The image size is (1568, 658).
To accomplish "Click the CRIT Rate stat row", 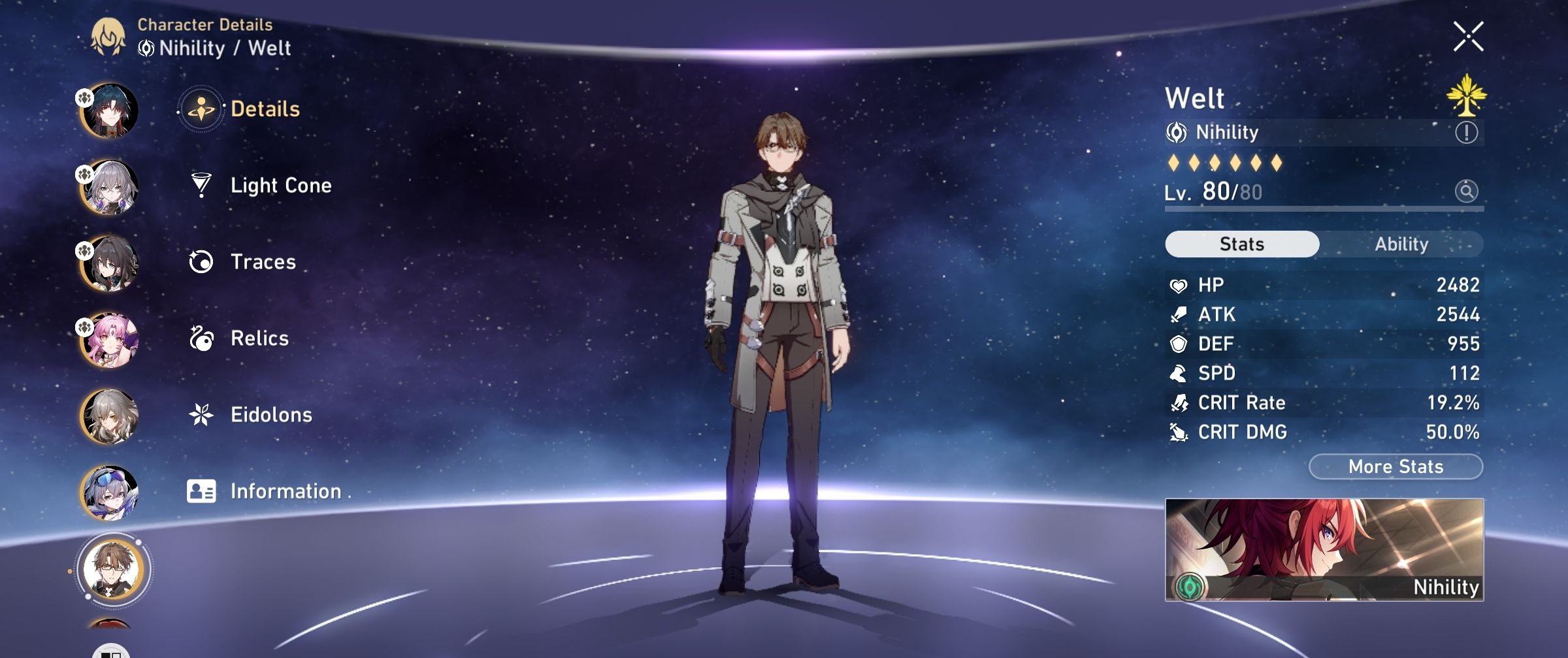I will tap(1326, 403).
